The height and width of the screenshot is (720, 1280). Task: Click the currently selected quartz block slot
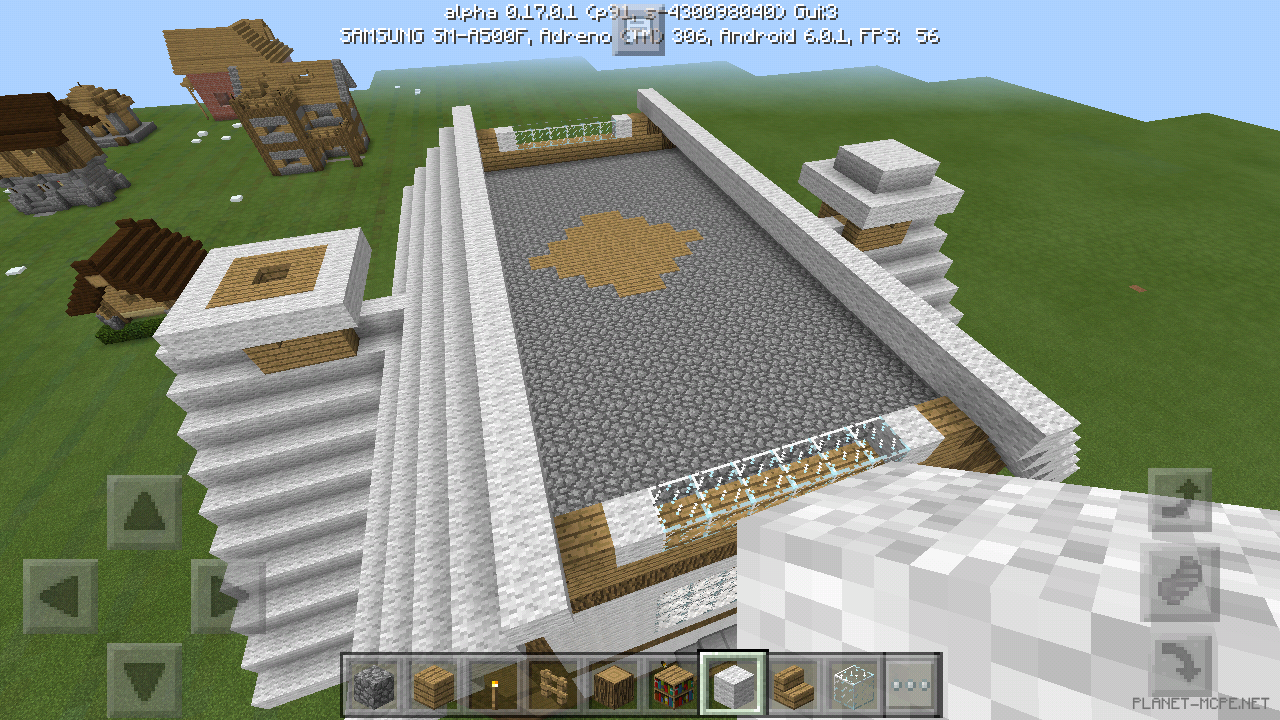click(732, 681)
